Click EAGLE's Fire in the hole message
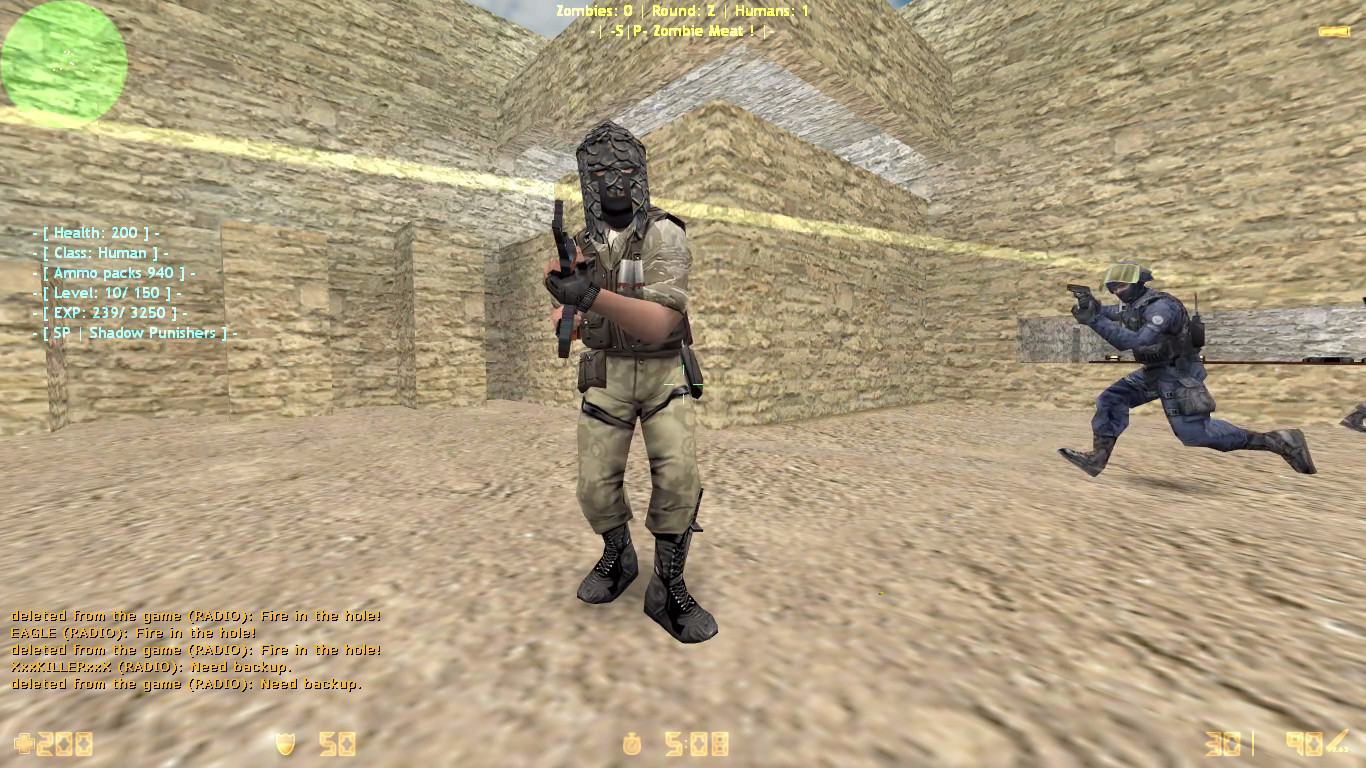 (131, 632)
